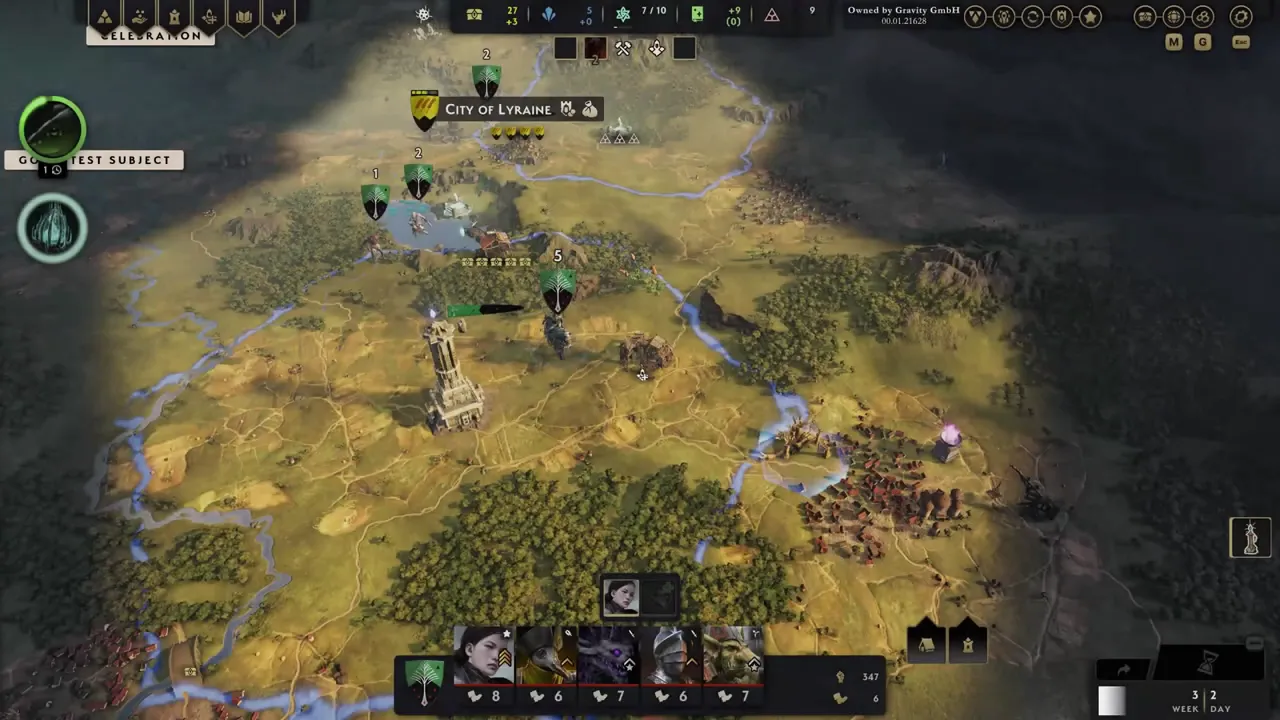
Task: Select the female hero unit portrait
Action: (x=484, y=656)
